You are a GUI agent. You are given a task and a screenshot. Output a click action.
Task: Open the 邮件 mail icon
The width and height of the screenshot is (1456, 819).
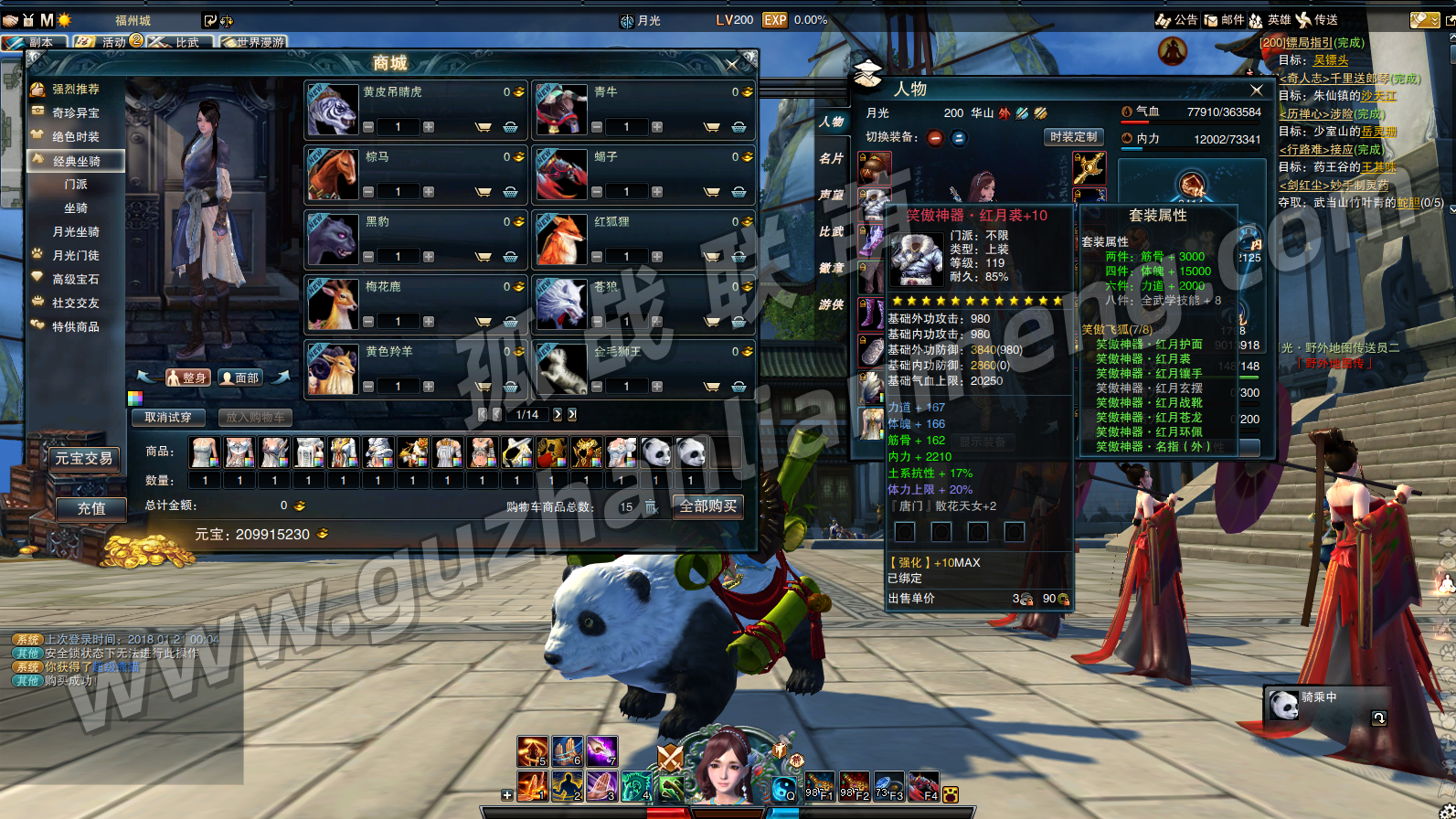coord(1224,20)
